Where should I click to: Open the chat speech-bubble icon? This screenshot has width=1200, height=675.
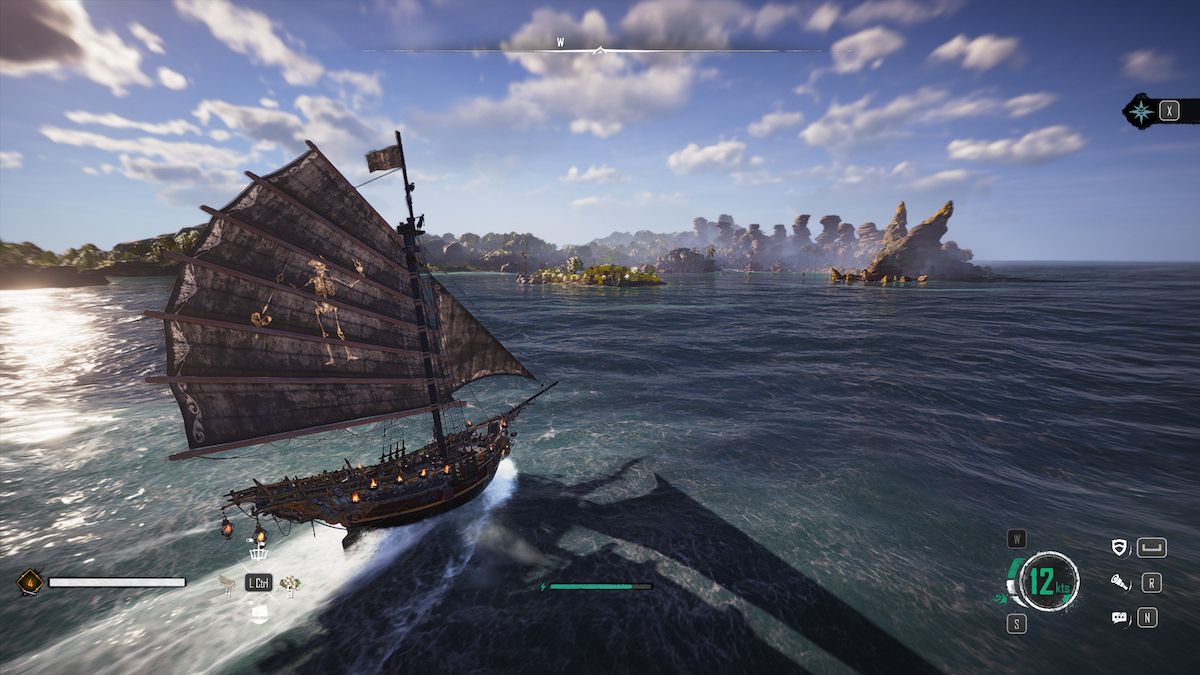point(1120,618)
